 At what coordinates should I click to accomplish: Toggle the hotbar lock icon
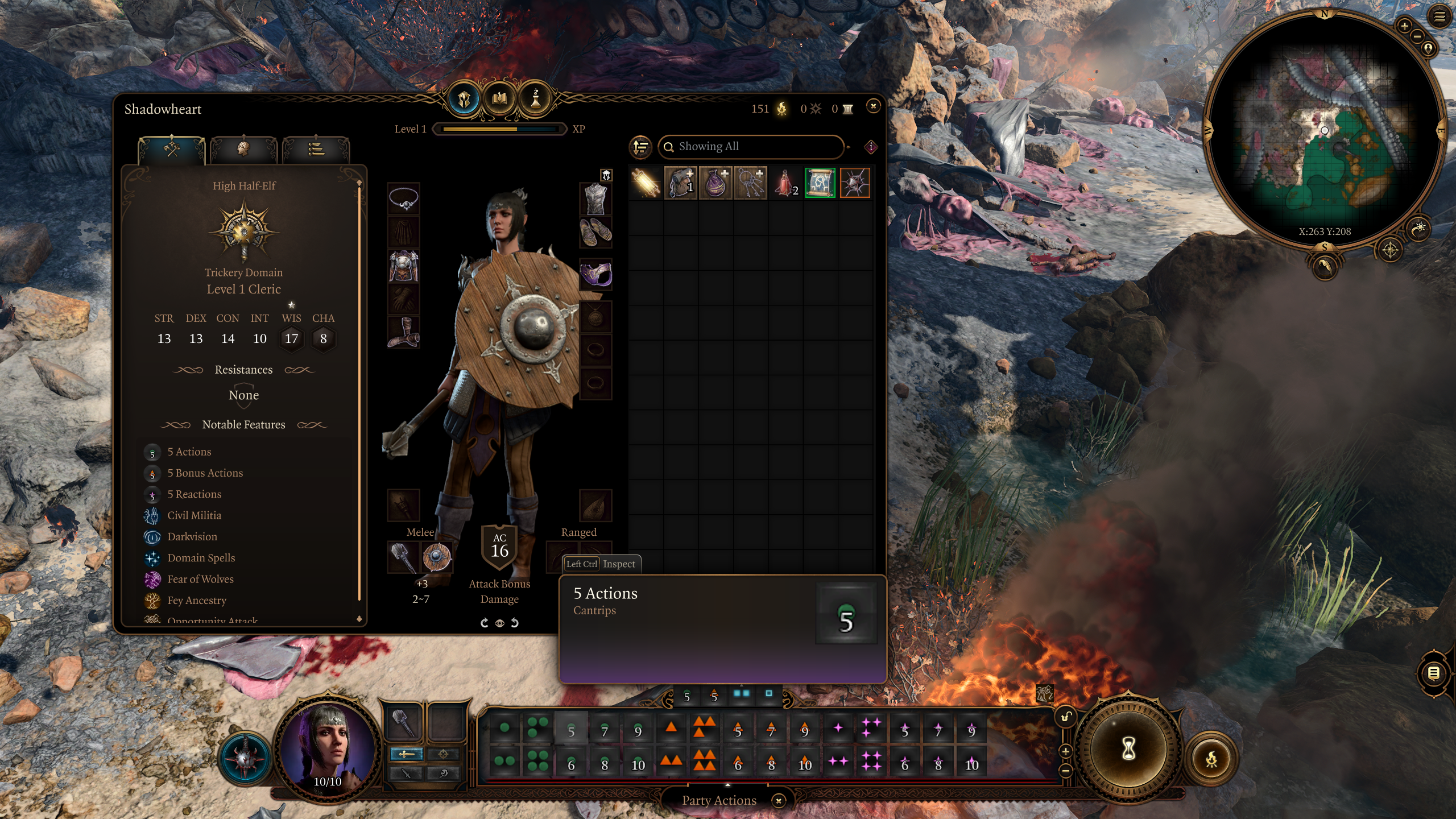pyautogui.click(x=1066, y=717)
